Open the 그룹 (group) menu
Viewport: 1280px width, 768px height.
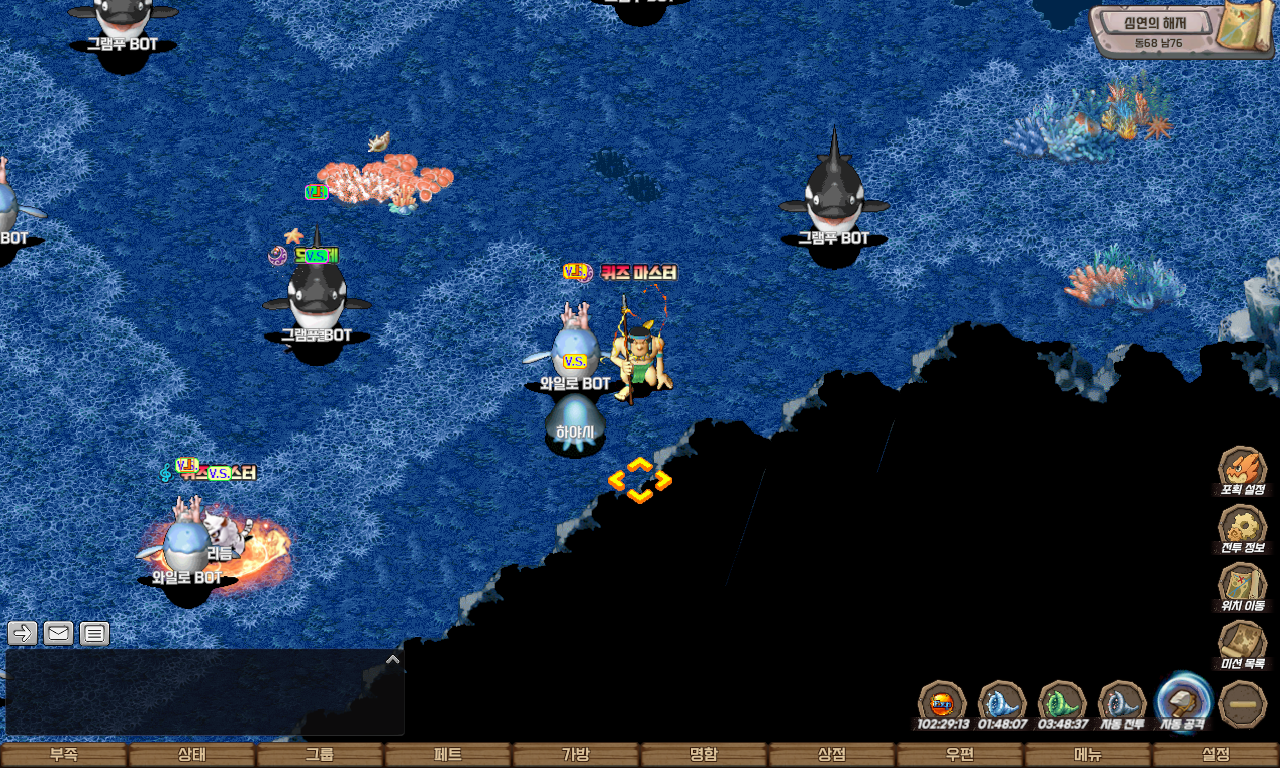tap(320, 755)
